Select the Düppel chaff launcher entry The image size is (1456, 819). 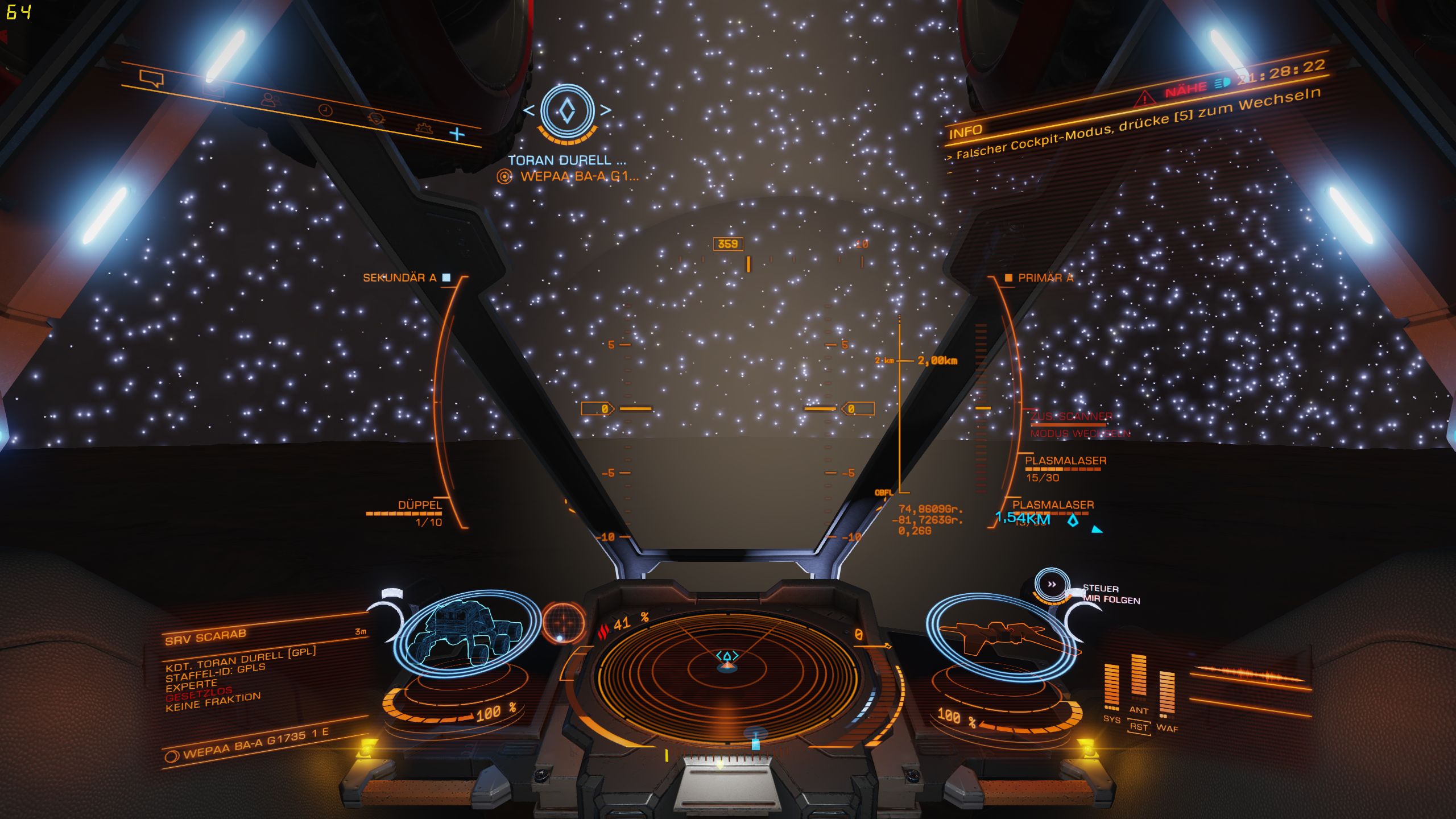(420, 506)
